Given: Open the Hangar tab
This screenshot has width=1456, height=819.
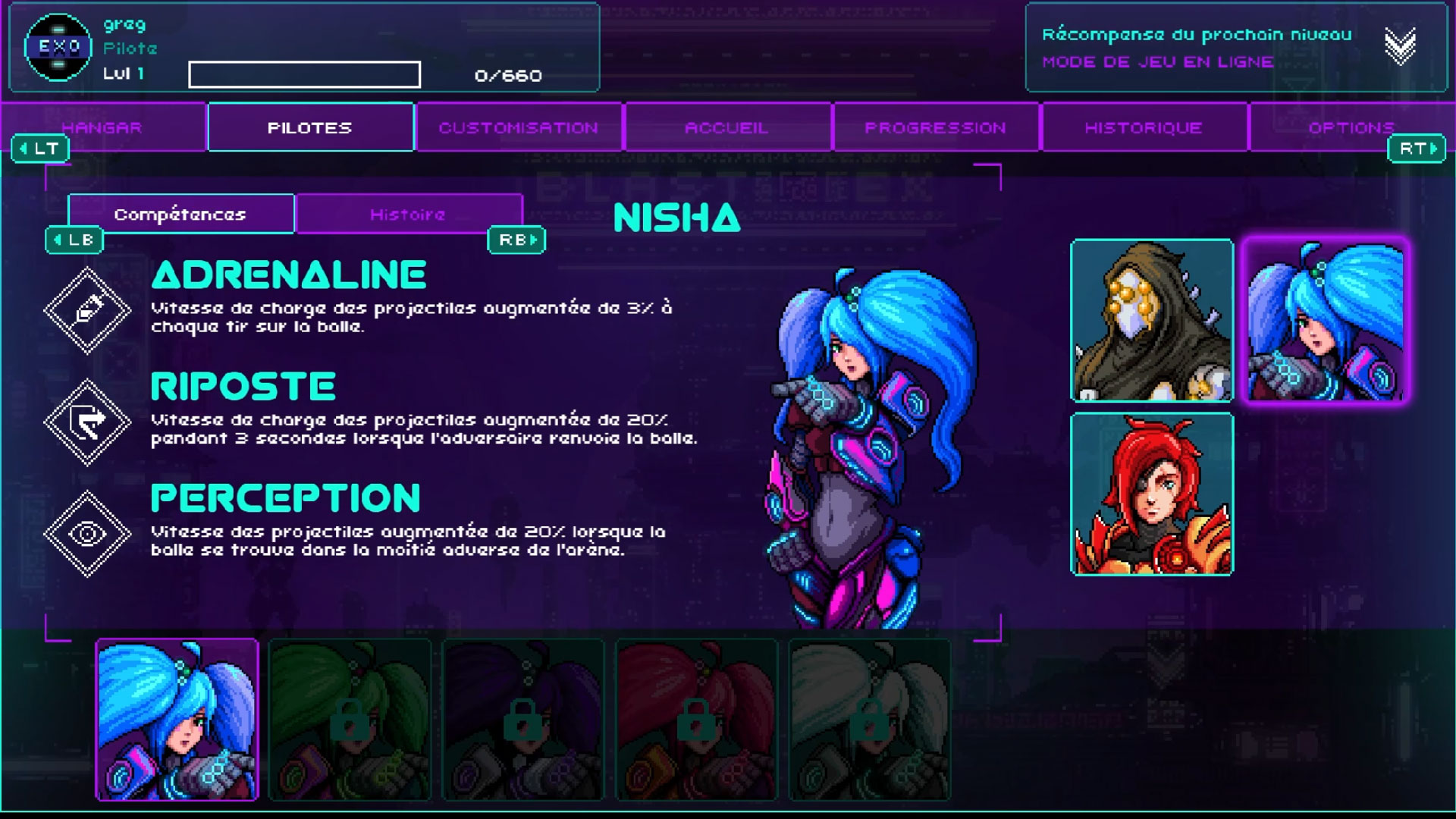Looking at the screenshot, I should click(102, 127).
